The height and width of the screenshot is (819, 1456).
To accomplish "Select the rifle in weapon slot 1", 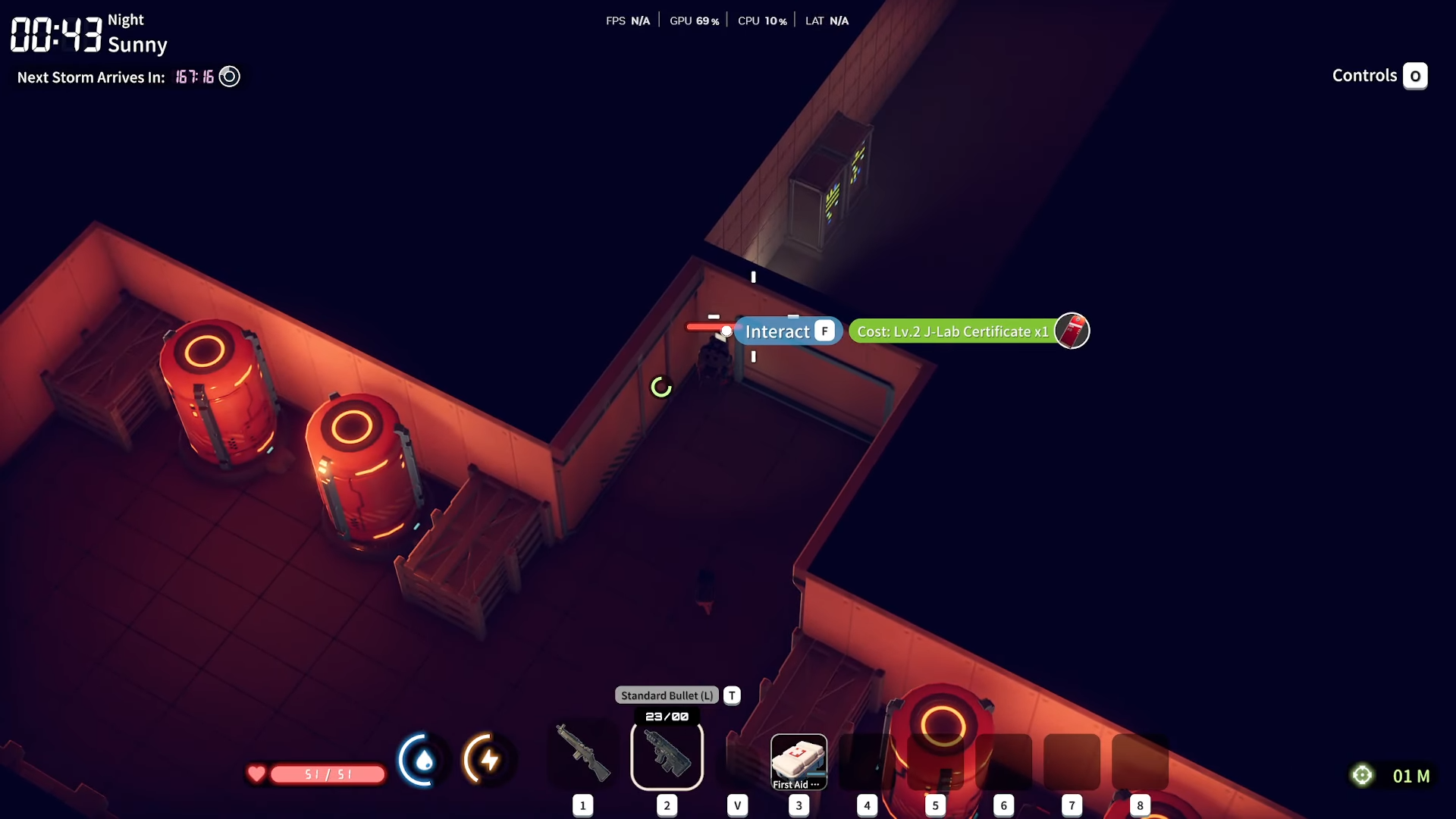I will (582, 753).
